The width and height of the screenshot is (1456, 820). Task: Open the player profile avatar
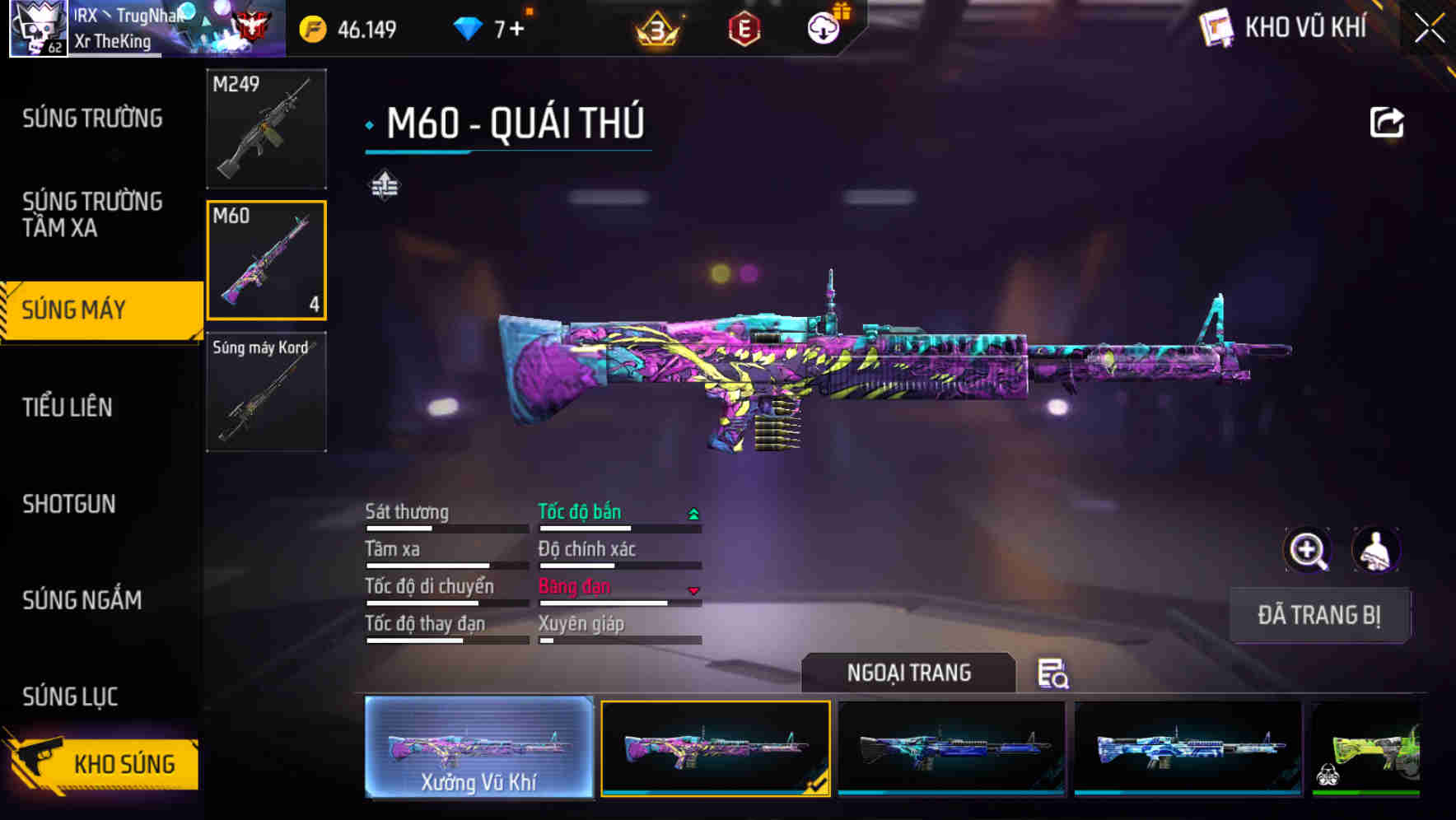coord(38,29)
